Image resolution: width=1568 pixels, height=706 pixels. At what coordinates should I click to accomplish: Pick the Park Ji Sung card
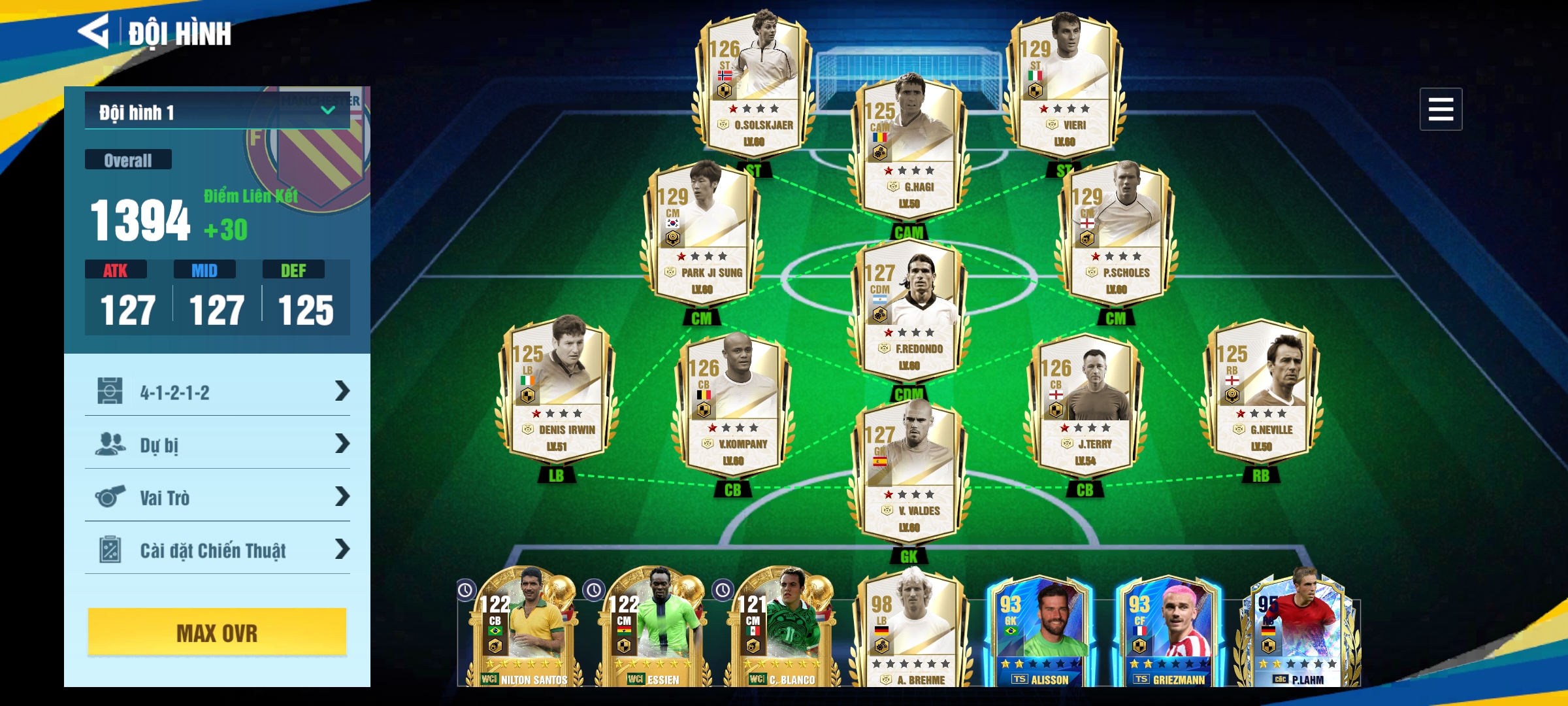click(702, 232)
